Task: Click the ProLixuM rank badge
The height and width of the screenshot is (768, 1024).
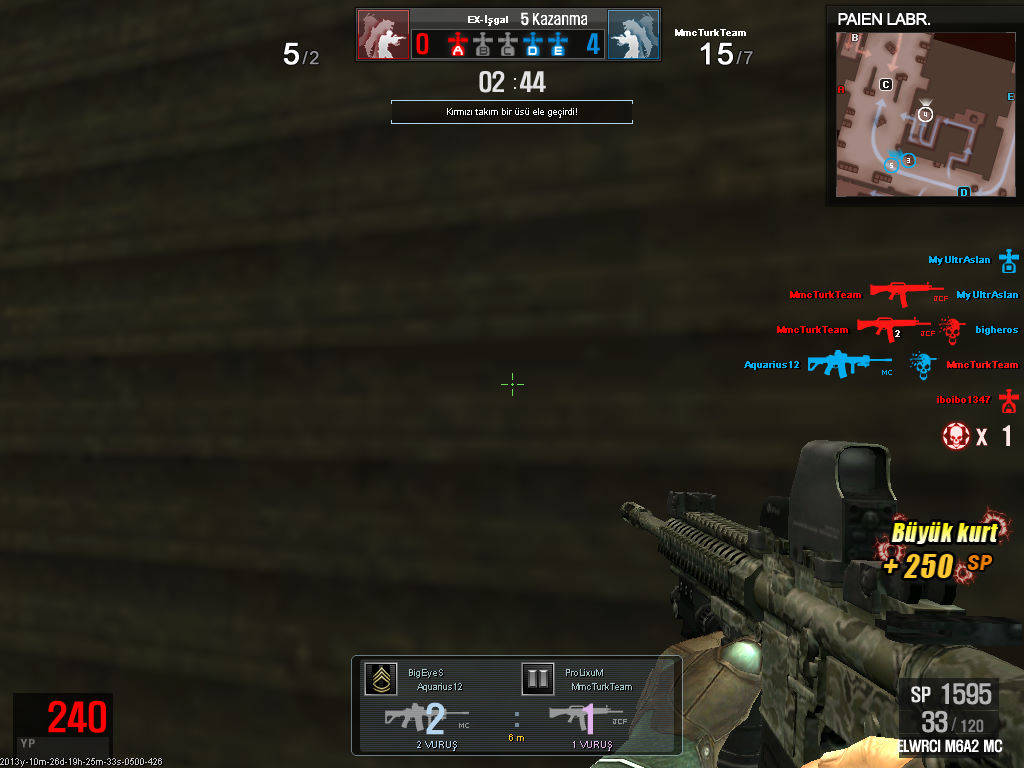Action: click(x=538, y=679)
